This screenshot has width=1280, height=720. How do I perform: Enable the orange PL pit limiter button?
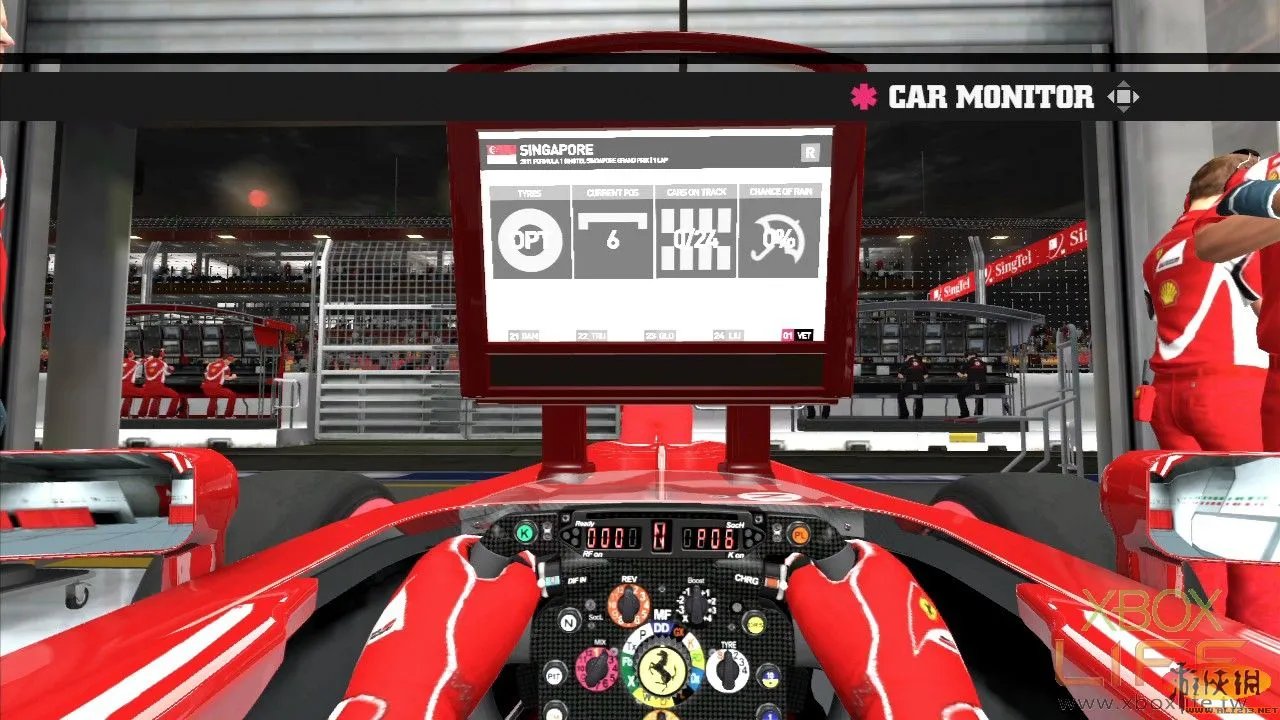coord(798,534)
